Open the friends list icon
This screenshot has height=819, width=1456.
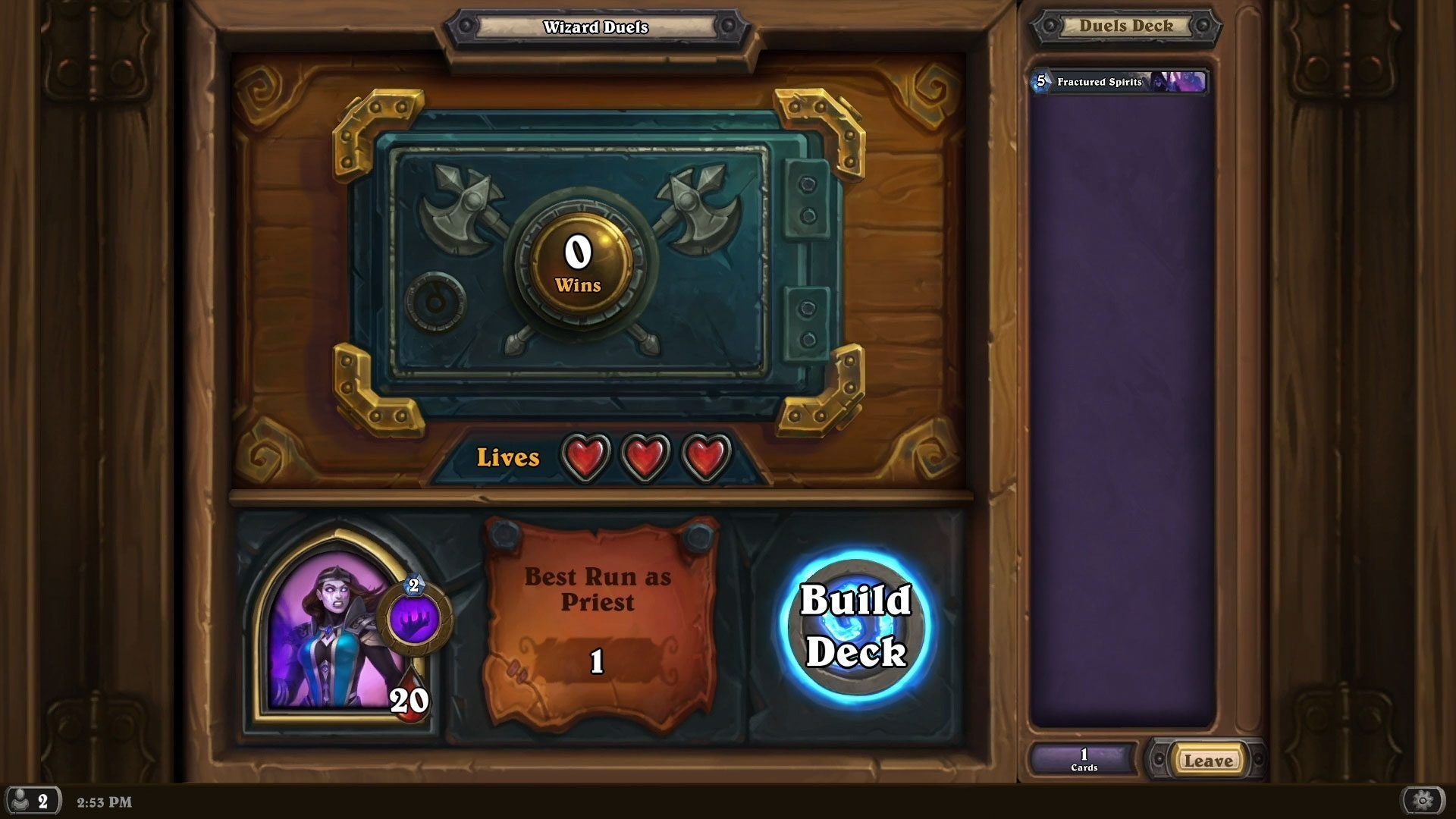(x=31, y=801)
